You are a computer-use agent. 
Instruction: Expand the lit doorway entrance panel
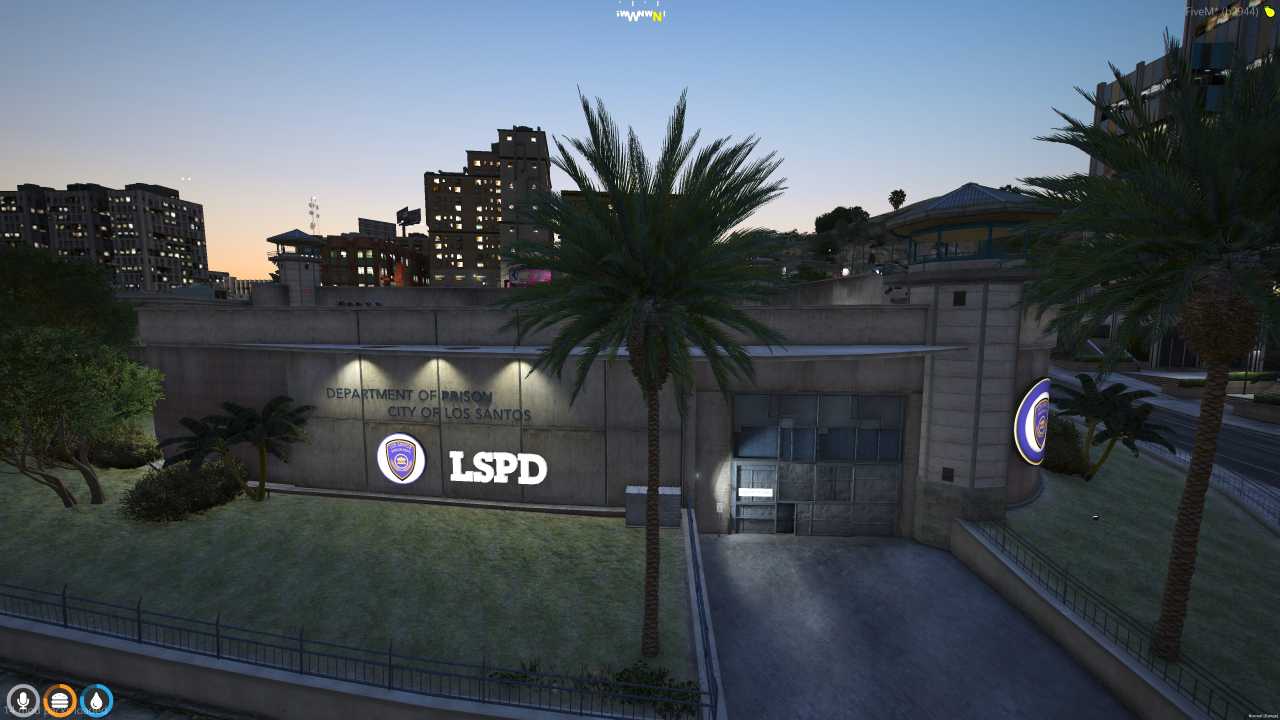coord(755,490)
